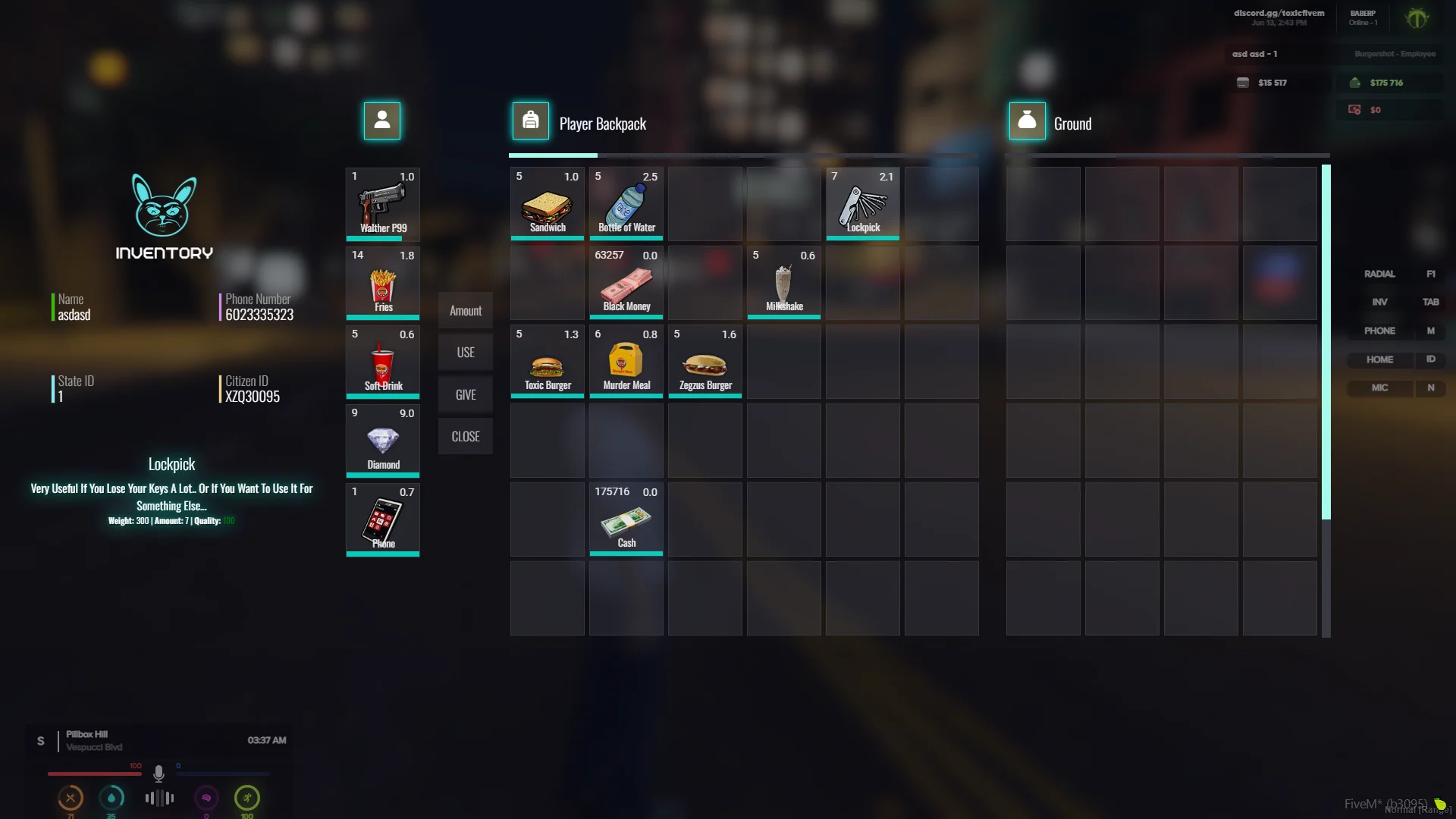Choose the Bottle of Water slot
This screenshot has width=1456, height=819.
(626, 204)
